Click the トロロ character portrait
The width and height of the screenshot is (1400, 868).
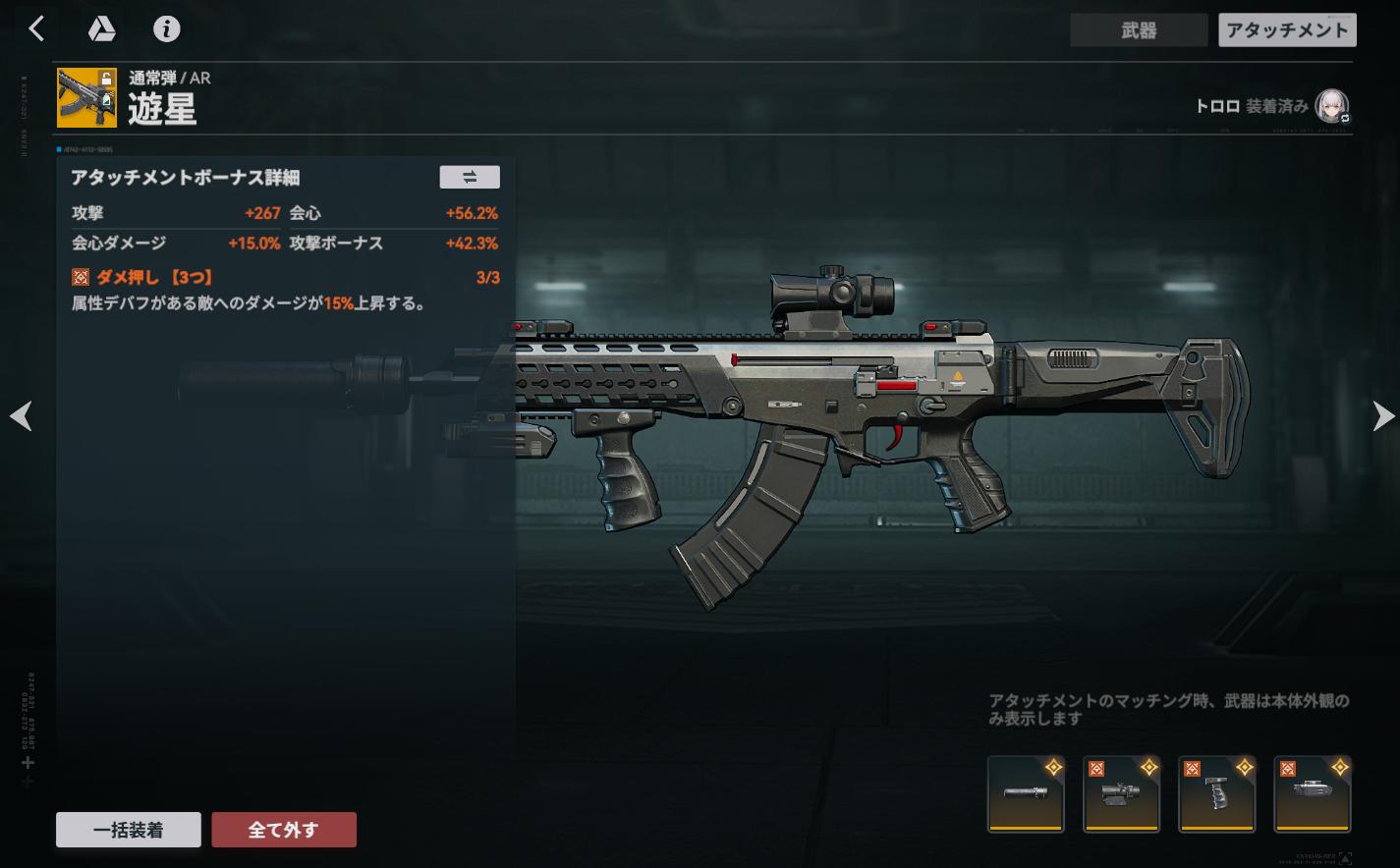click(1331, 106)
